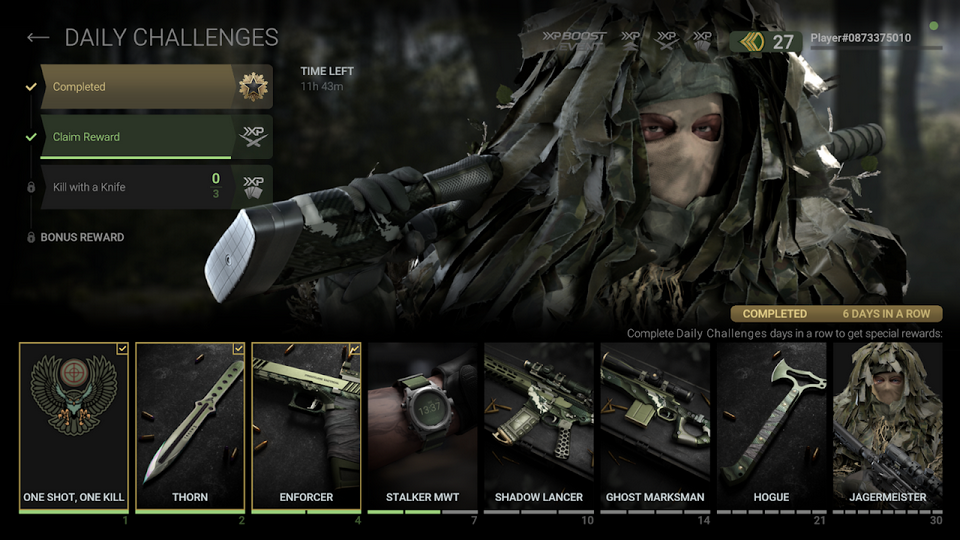Screen dimensions: 960x540
Task: Choose the Enforcer pistol reward card
Action: click(x=306, y=426)
